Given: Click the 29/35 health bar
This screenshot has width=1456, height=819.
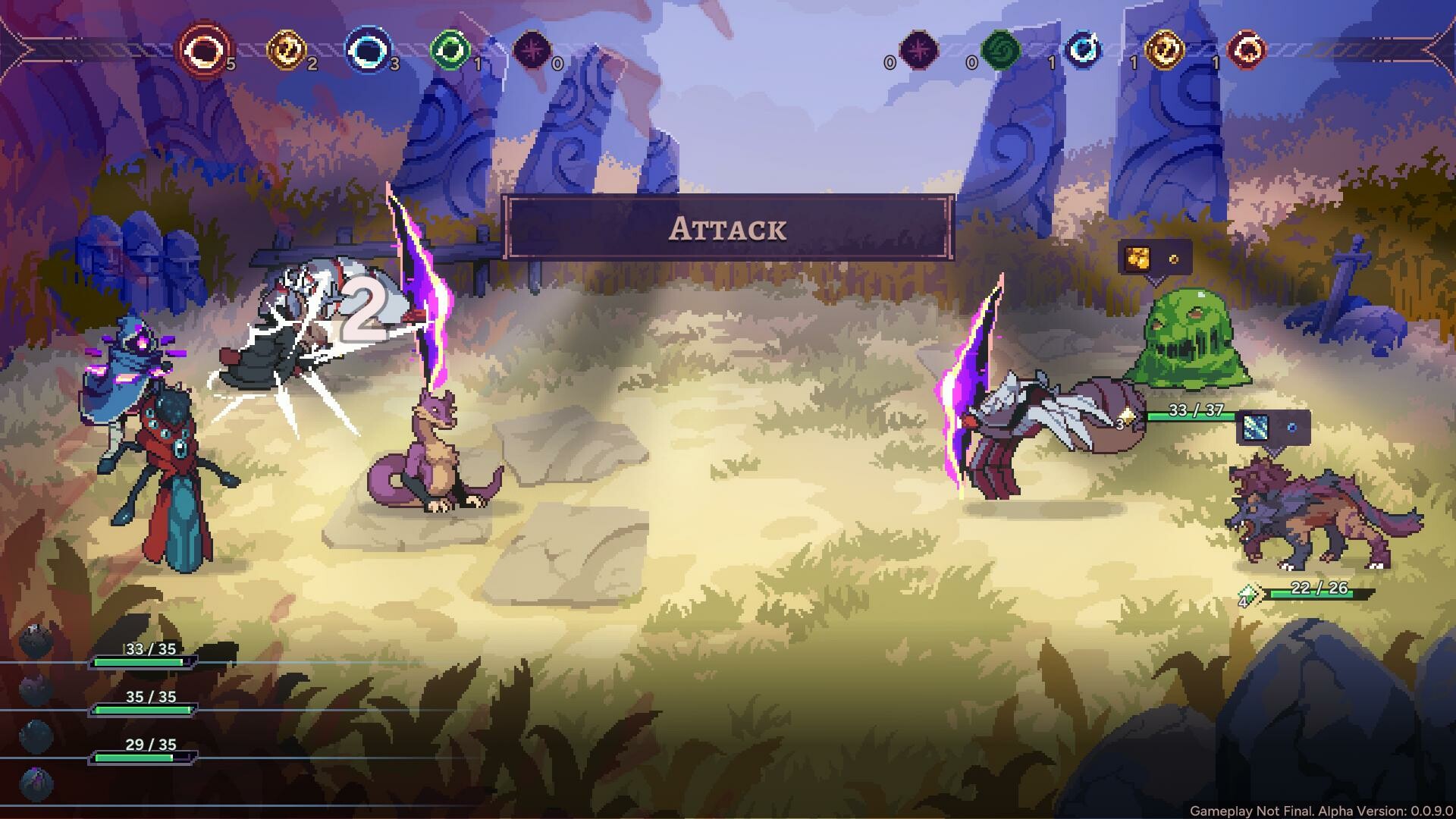Looking at the screenshot, I should click(140, 755).
